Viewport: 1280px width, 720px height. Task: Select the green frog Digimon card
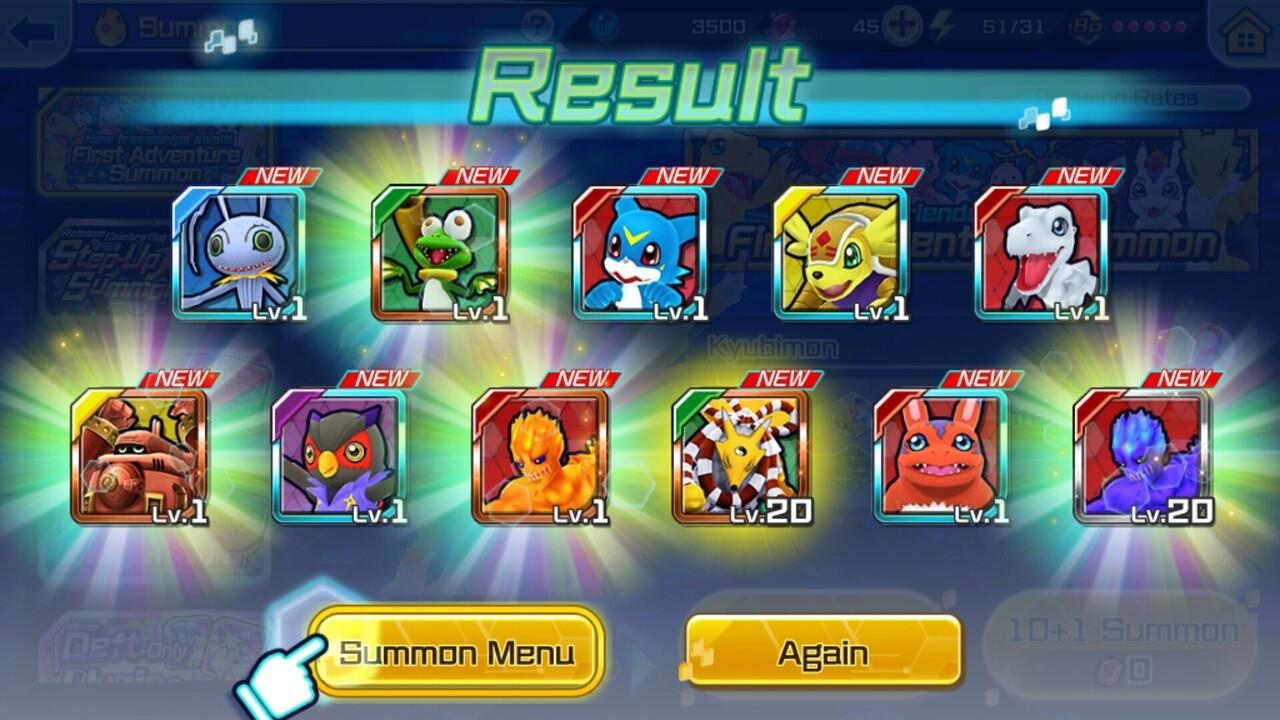click(x=440, y=254)
